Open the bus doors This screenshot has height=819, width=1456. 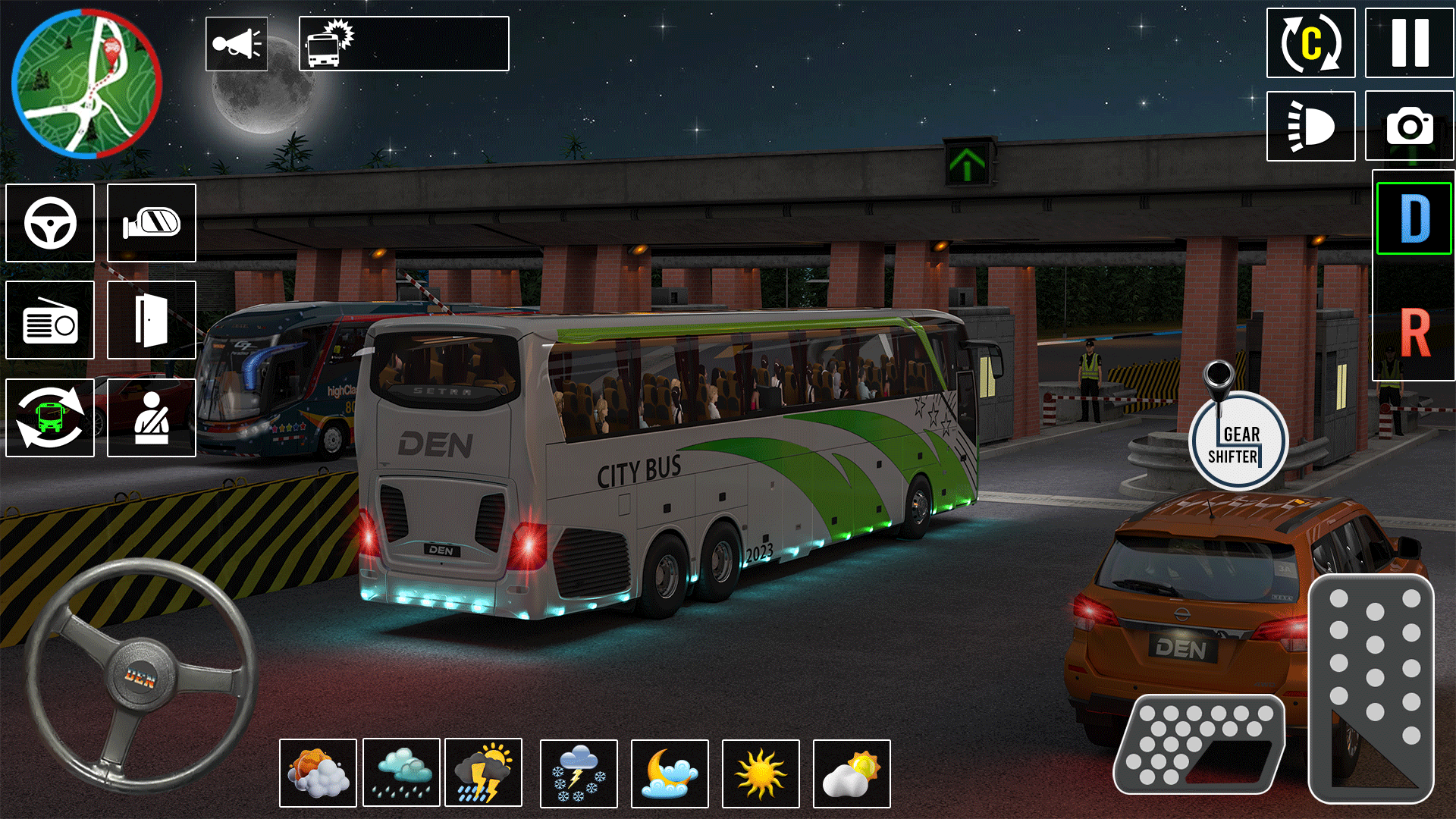coord(151,320)
